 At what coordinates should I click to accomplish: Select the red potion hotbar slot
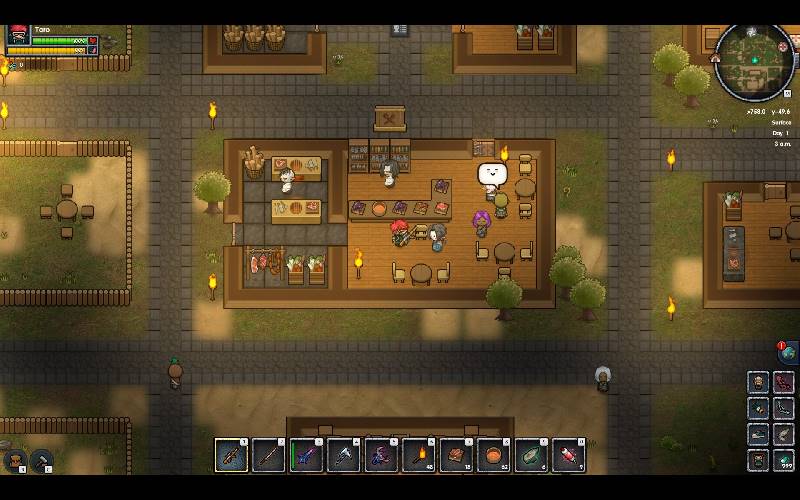tap(569, 455)
